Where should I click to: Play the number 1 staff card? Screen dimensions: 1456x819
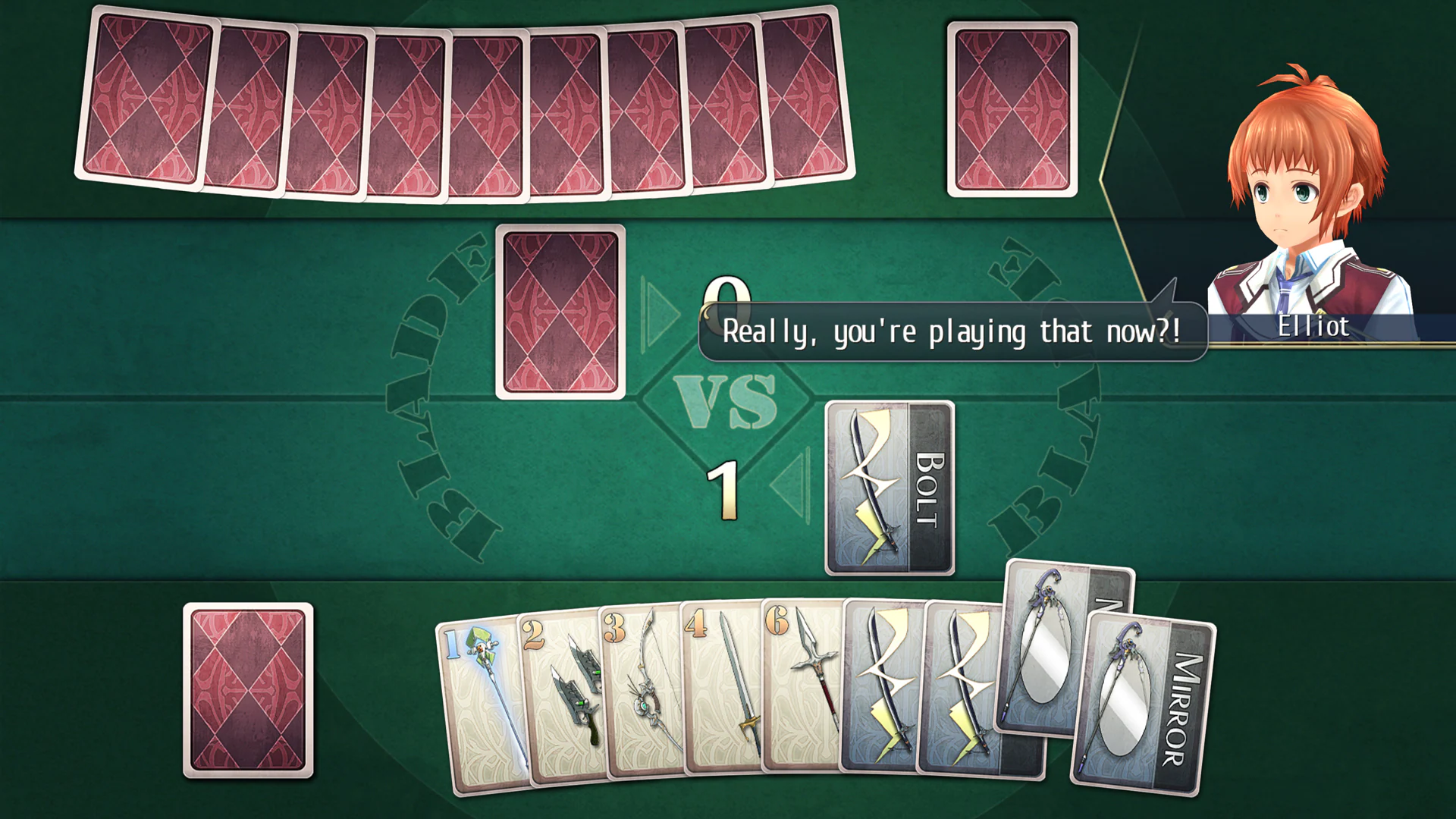(x=482, y=705)
